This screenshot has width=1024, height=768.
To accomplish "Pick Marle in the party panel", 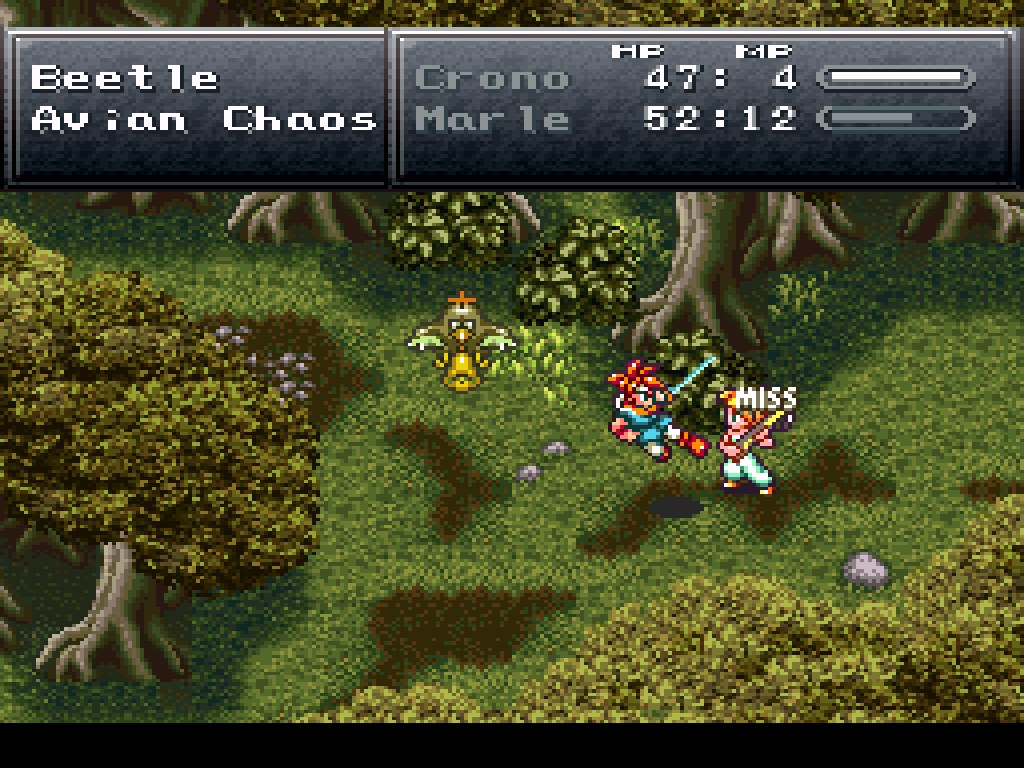I will click(x=491, y=120).
